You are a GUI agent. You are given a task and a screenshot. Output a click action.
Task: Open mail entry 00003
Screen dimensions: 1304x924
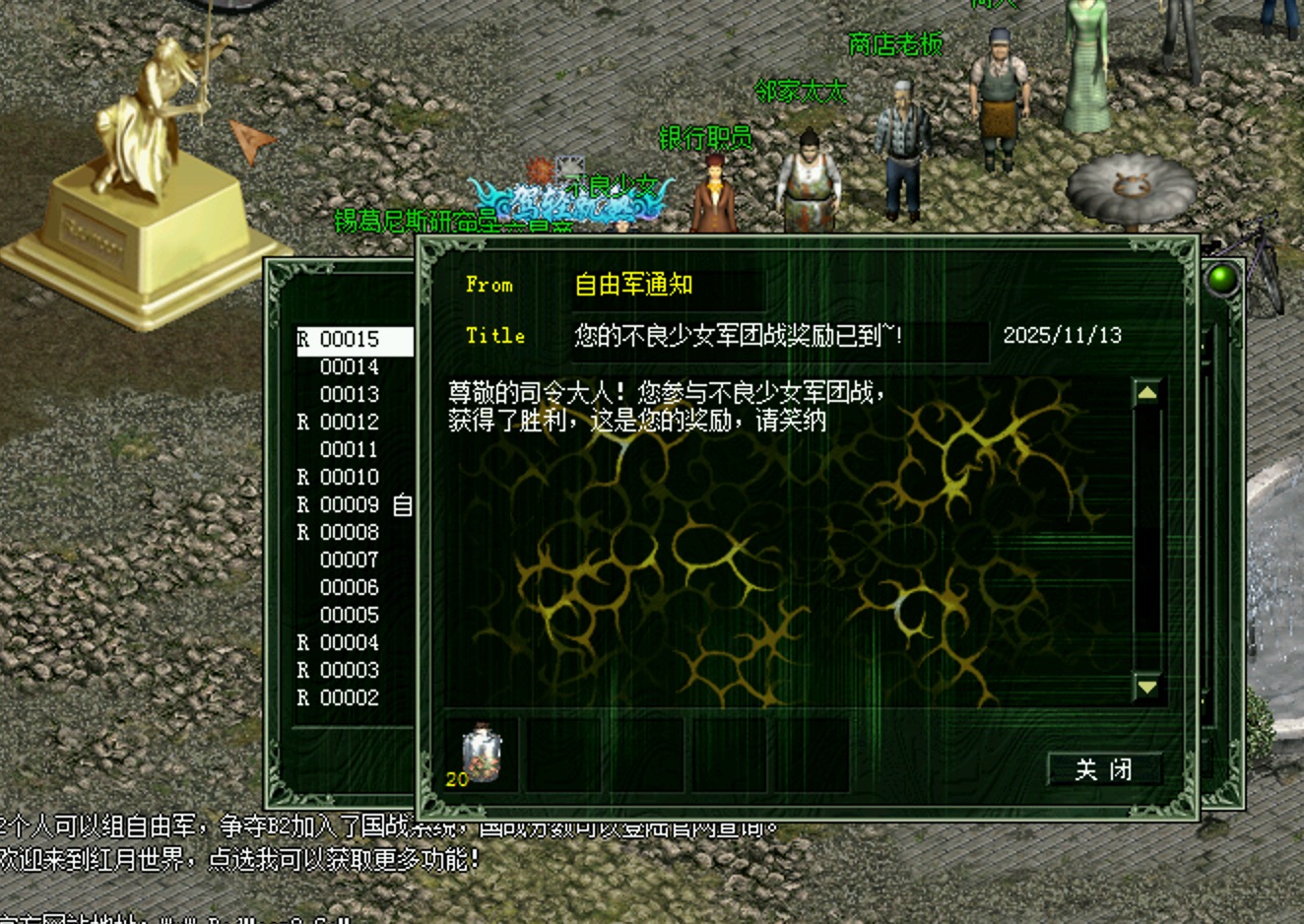(350, 671)
